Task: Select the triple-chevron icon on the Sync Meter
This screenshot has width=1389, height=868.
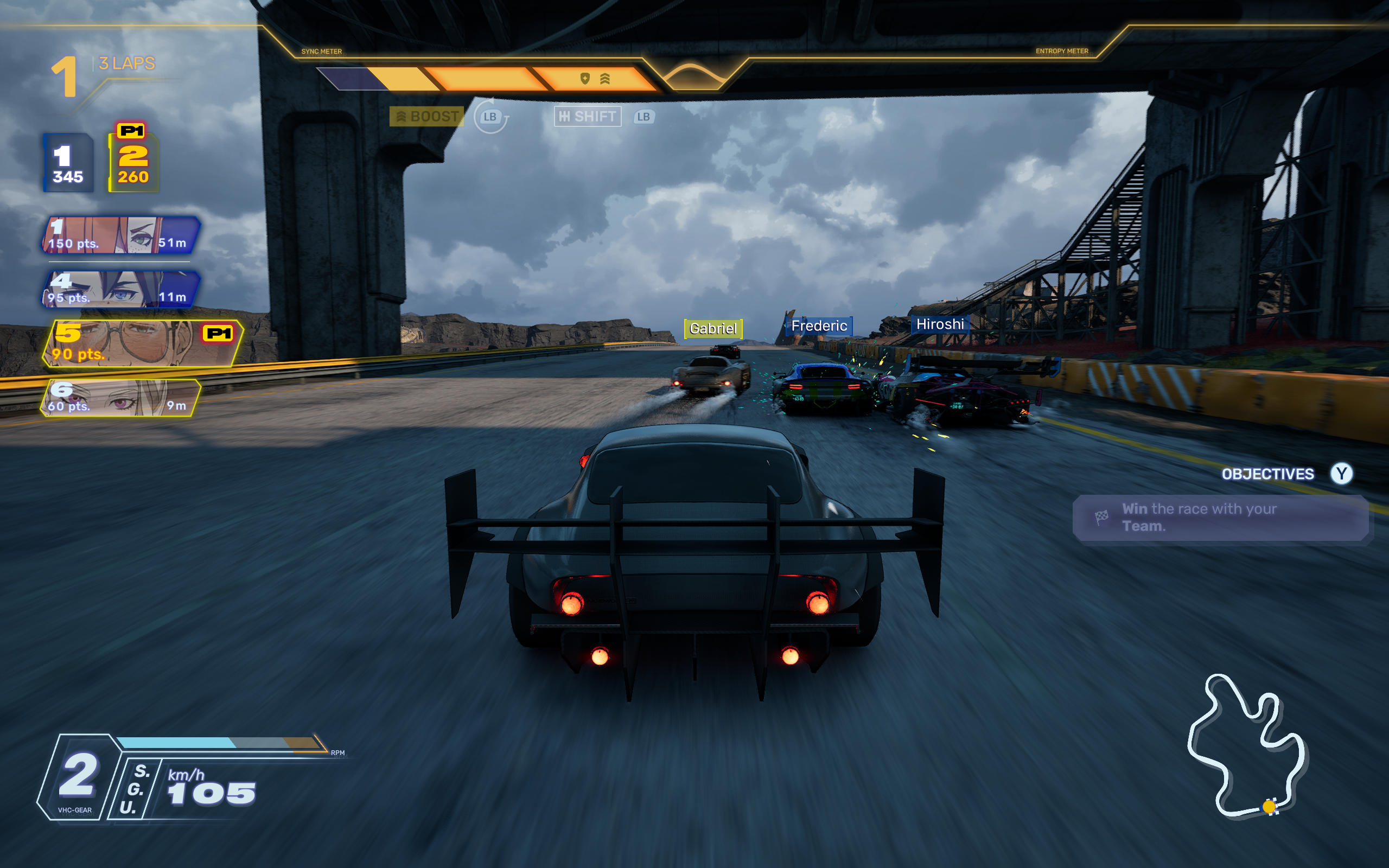Action: click(x=604, y=78)
